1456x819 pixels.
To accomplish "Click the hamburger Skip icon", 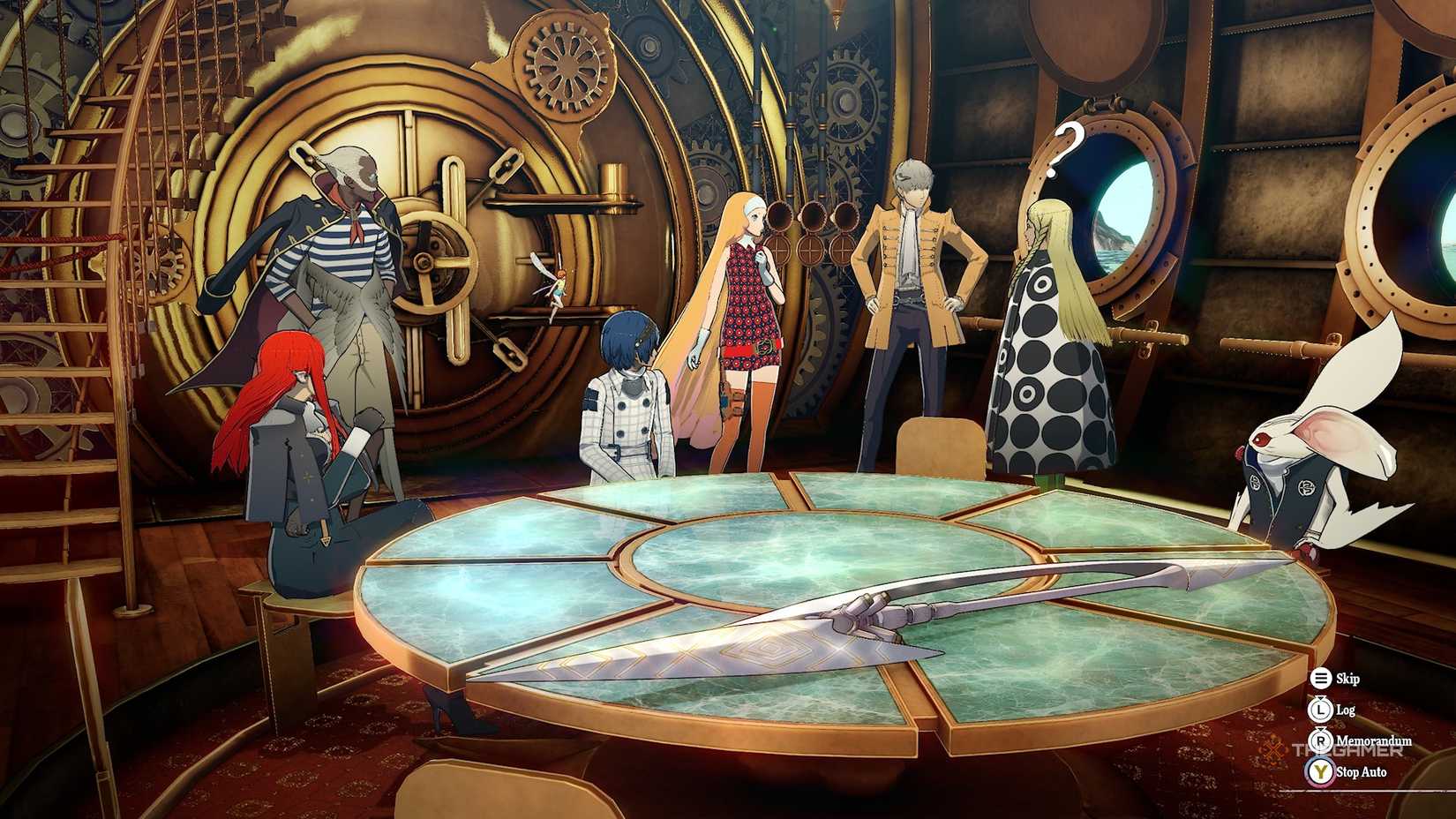I will pos(1321,680).
